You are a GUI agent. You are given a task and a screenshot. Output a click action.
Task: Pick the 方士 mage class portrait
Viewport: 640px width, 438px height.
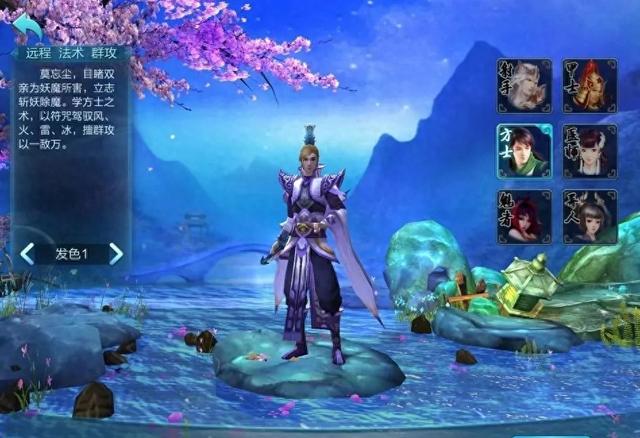(524, 151)
